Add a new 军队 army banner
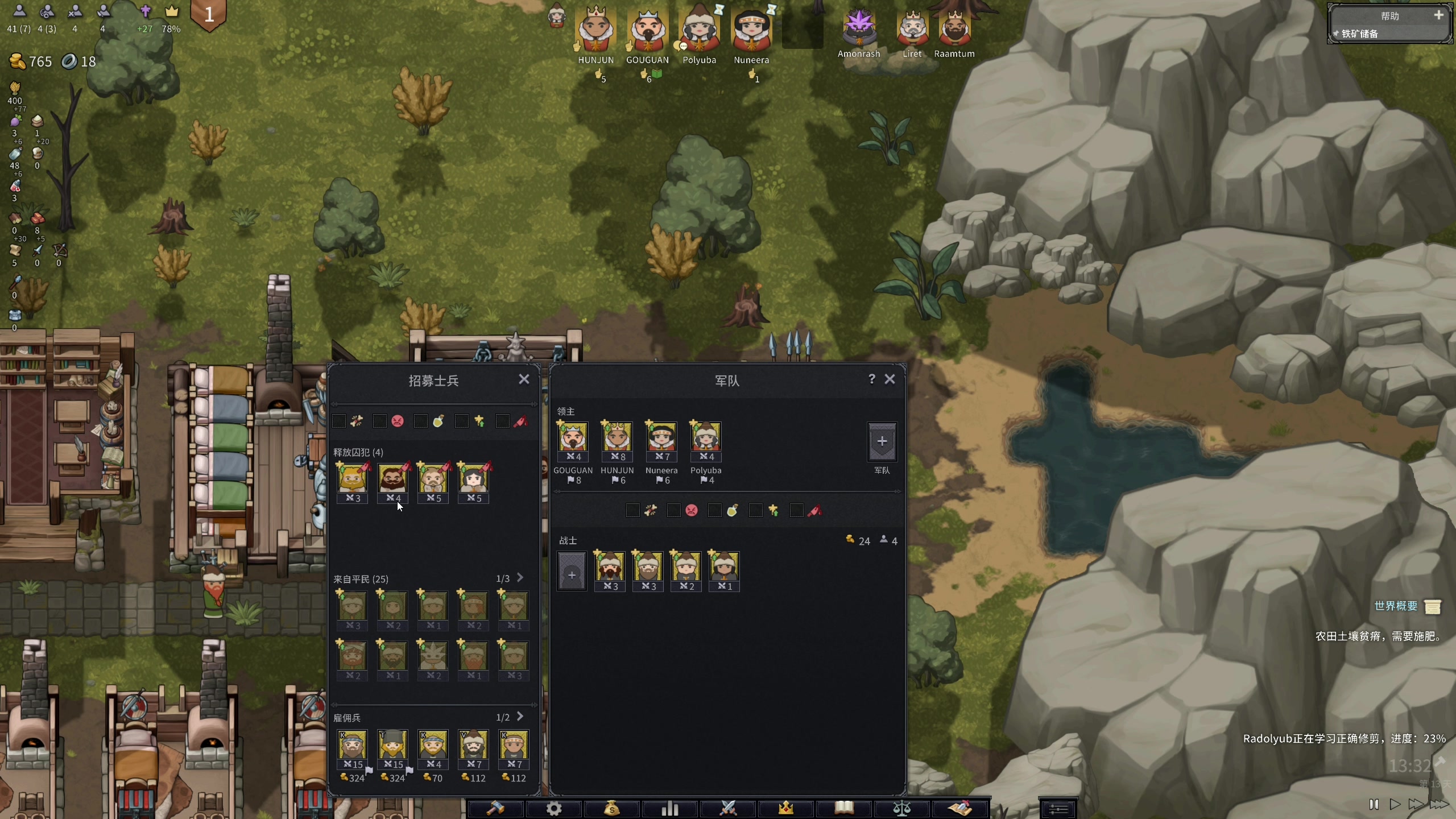 point(882,441)
